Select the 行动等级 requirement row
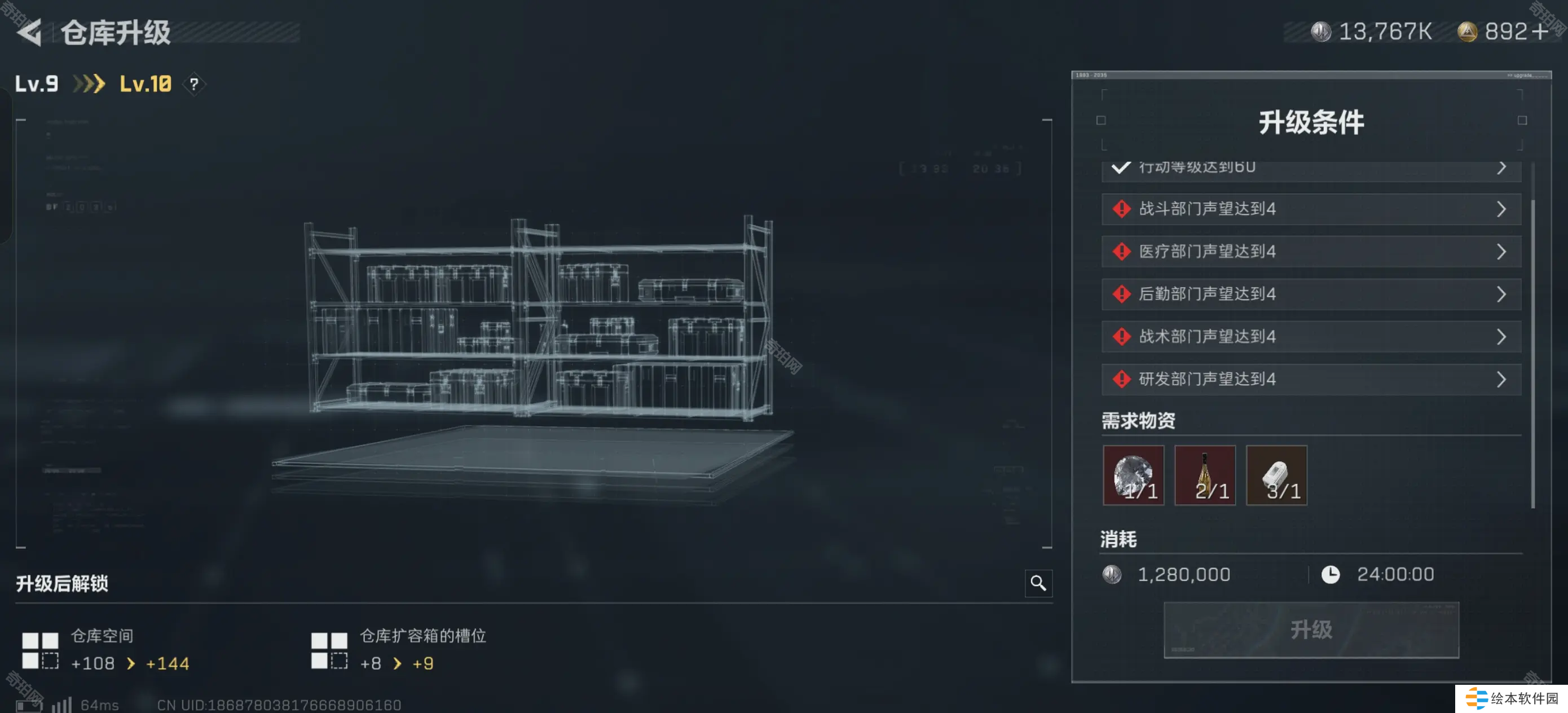Viewport: 1568px width, 713px height. point(1311,169)
